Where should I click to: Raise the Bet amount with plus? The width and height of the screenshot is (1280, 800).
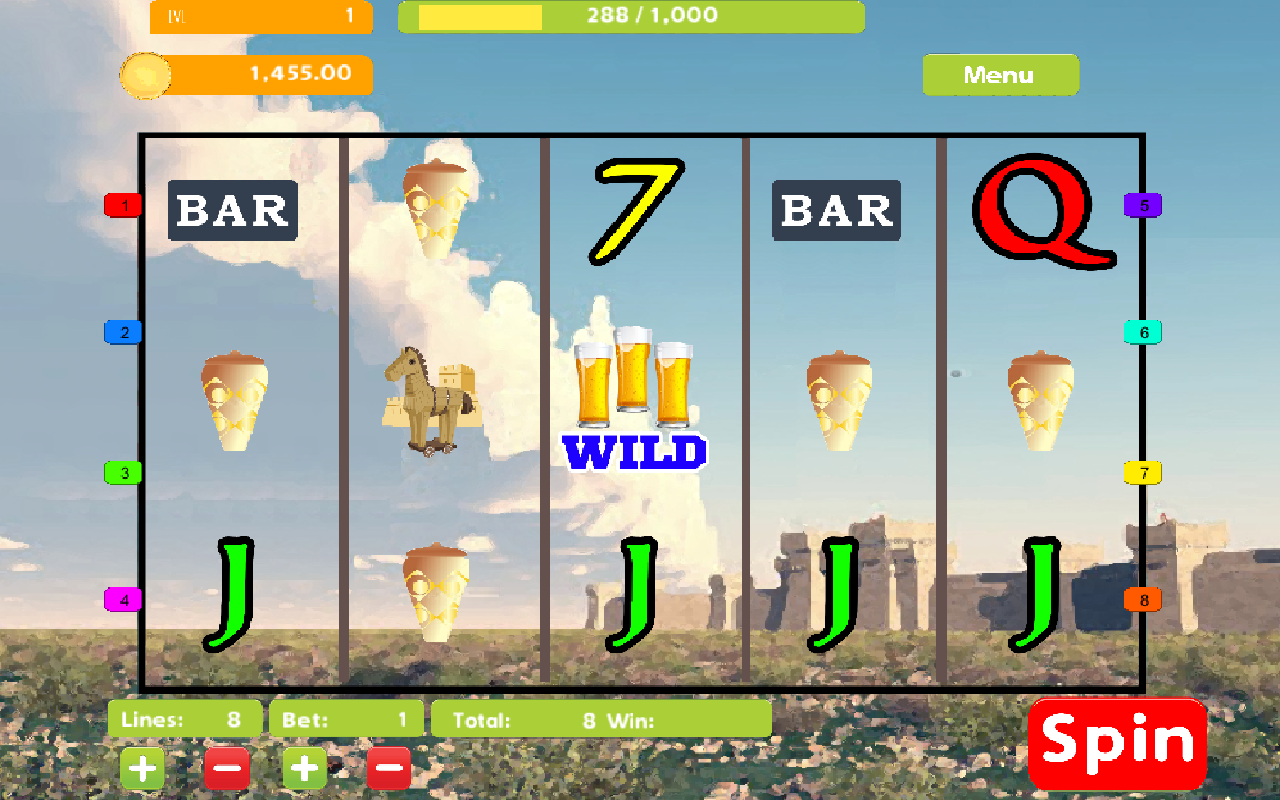[x=305, y=769]
